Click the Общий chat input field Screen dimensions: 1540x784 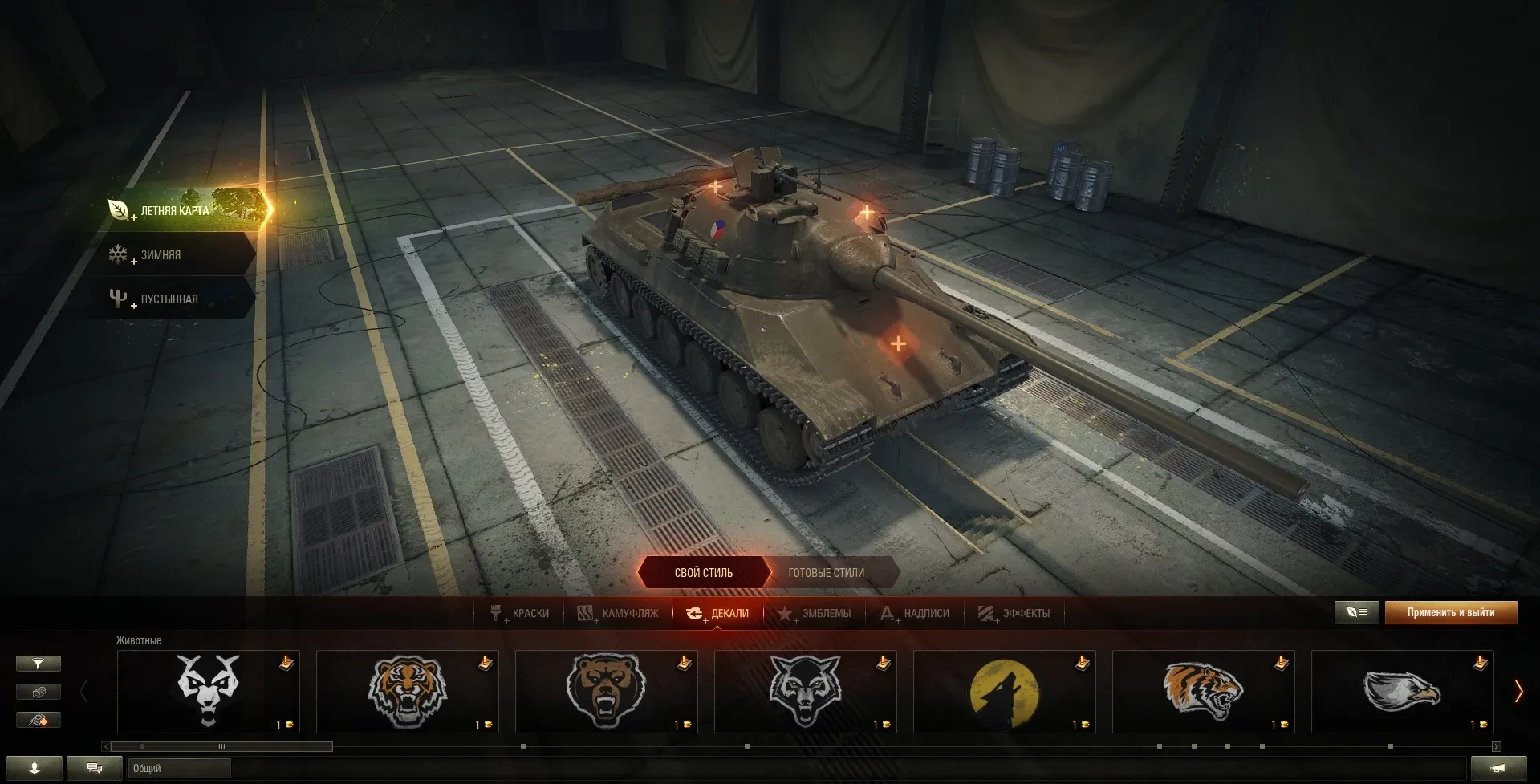tap(179, 769)
